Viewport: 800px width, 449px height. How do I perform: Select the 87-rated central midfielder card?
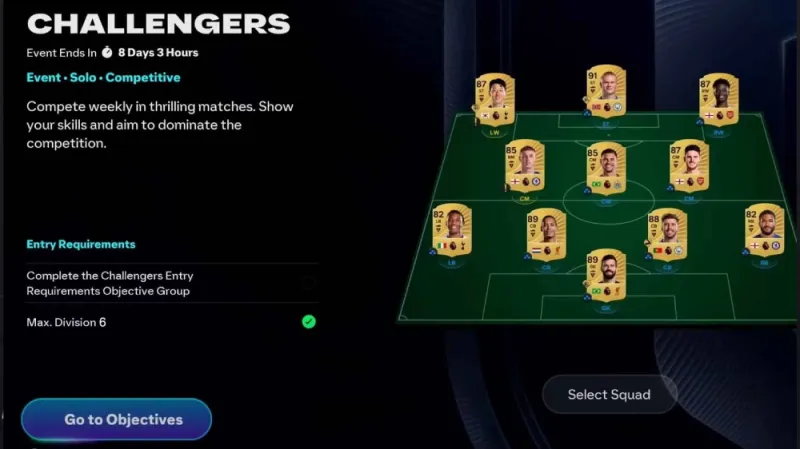(689, 165)
